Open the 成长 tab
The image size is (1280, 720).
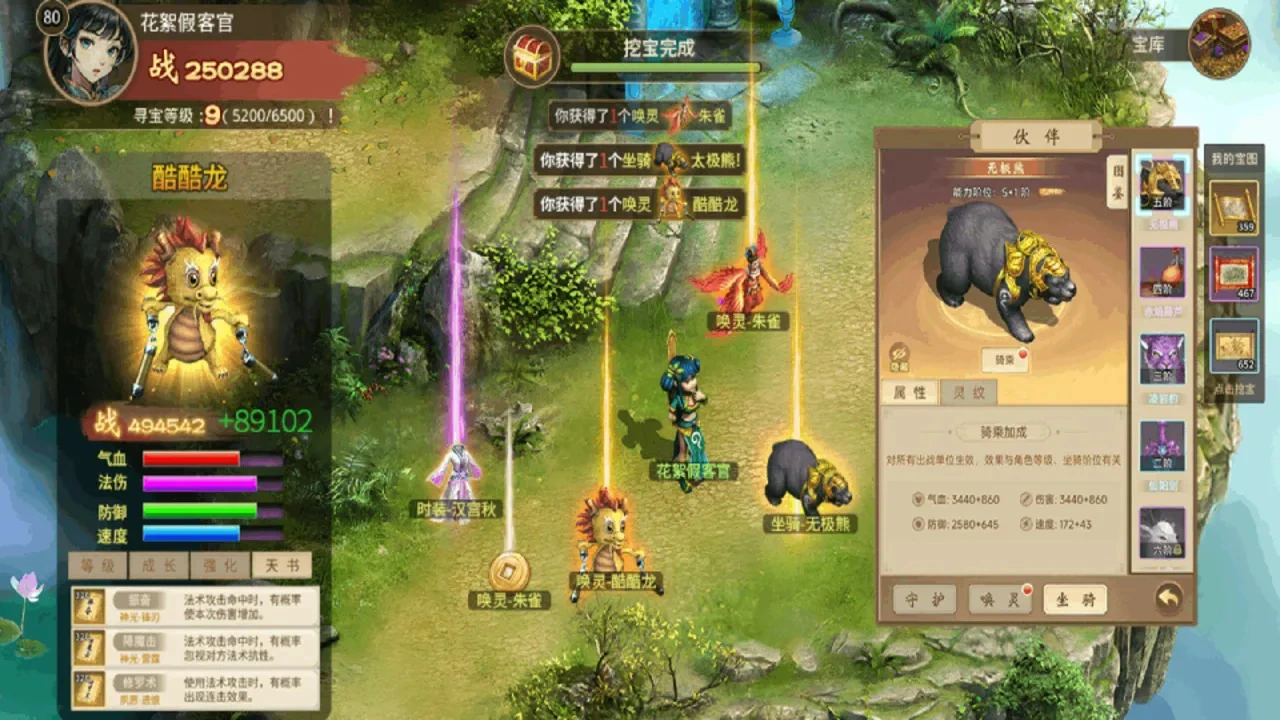(158, 565)
